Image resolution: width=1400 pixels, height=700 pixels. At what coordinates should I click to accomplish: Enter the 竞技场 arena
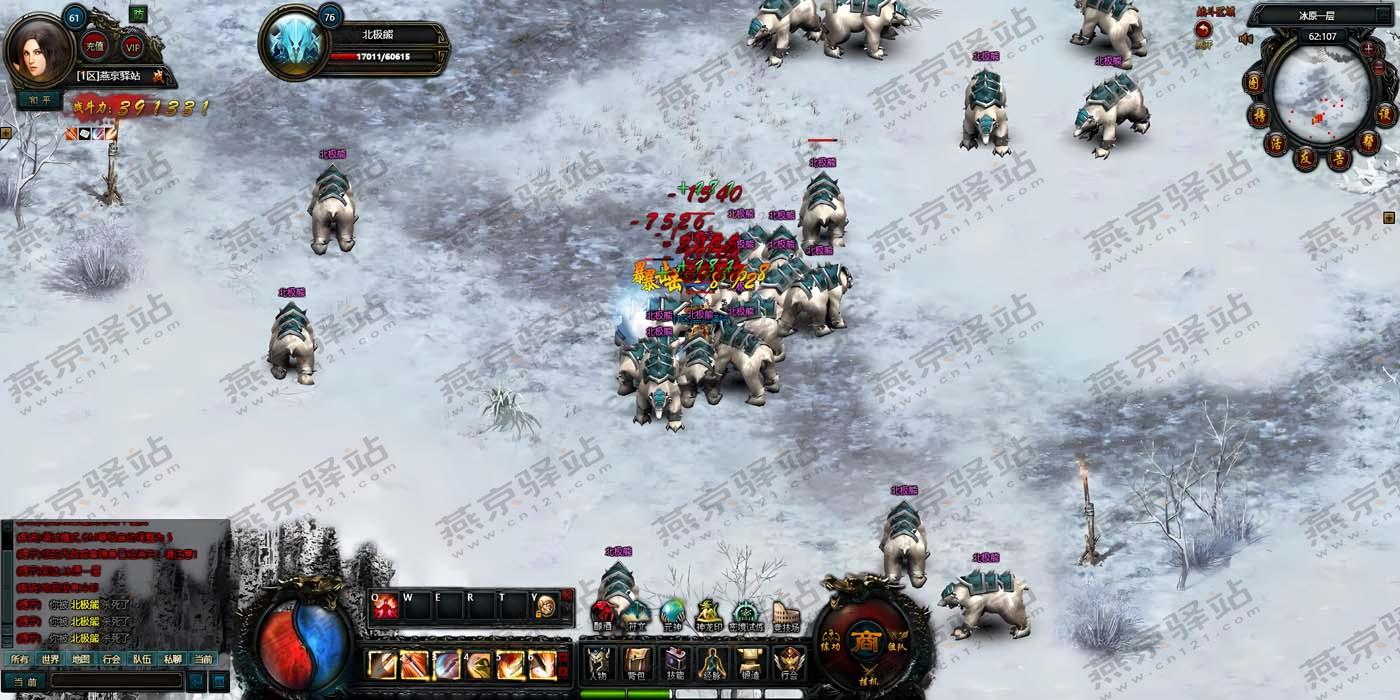pyautogui.click(x=786, y=614)
